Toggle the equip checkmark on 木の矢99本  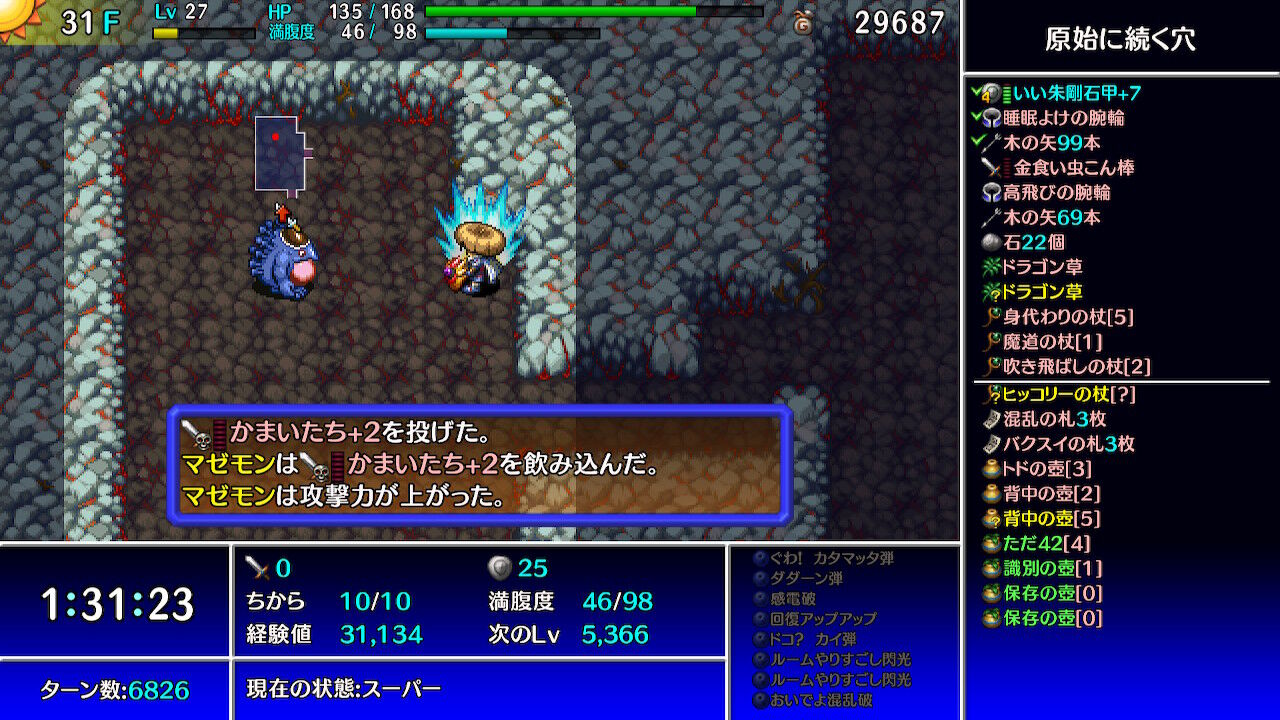(975, 139)
